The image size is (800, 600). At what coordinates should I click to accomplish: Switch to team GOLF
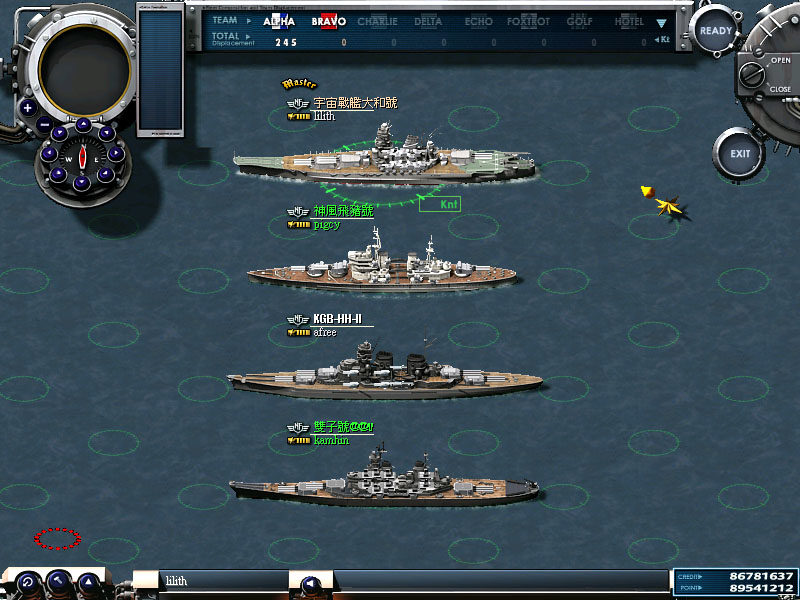[580, 21]
